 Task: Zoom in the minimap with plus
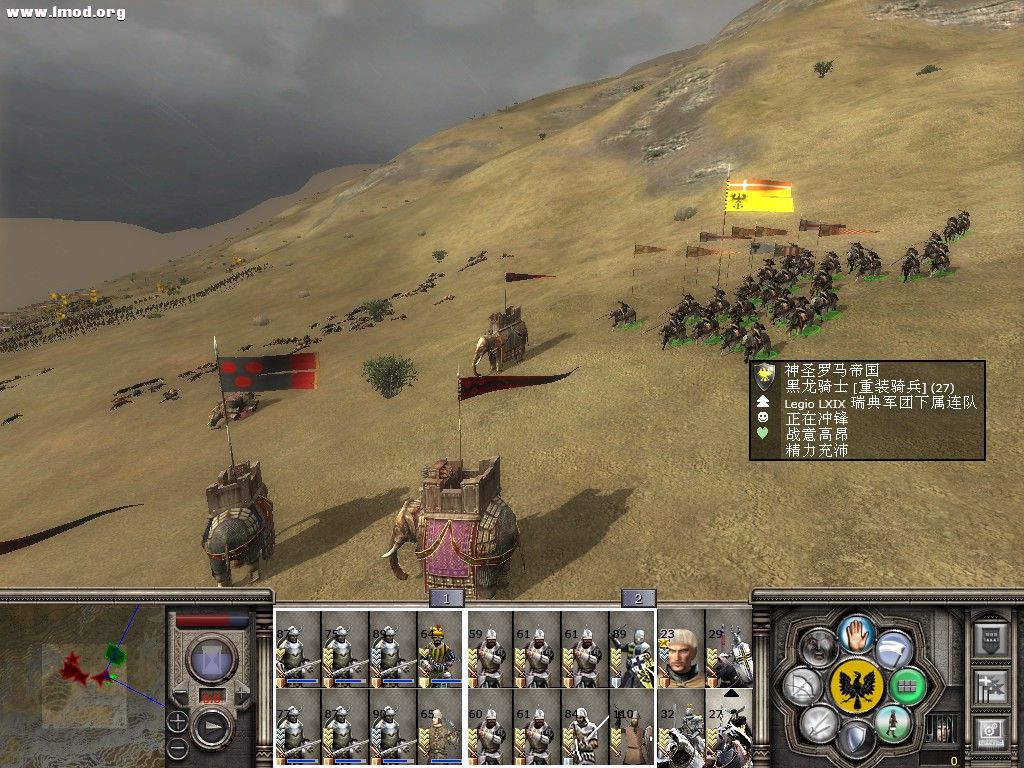177,719
